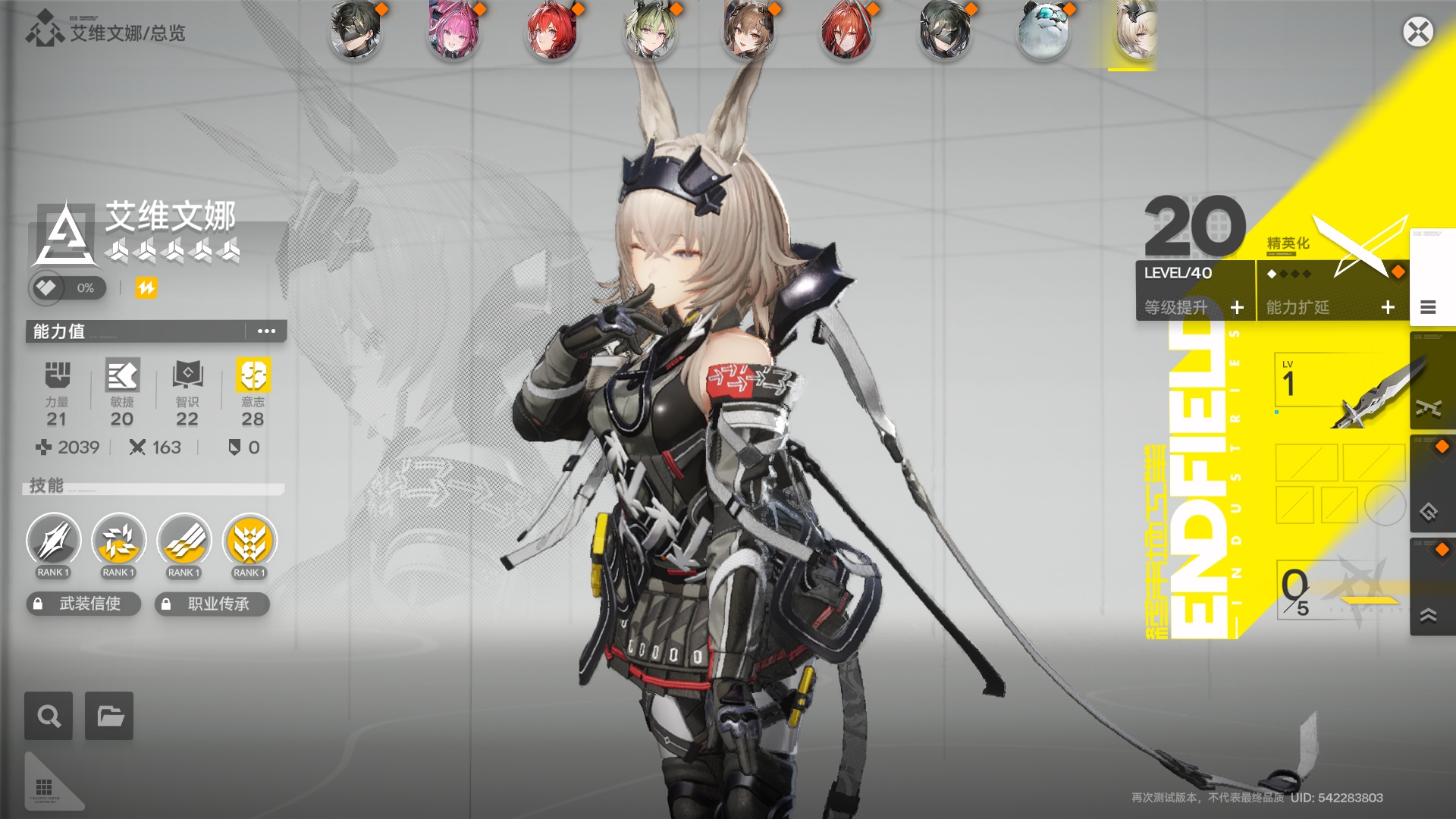This screenshot has height=819, width=1456.
Task: Click the 能力扩延 plus button
Action: tap(1389, 307)
